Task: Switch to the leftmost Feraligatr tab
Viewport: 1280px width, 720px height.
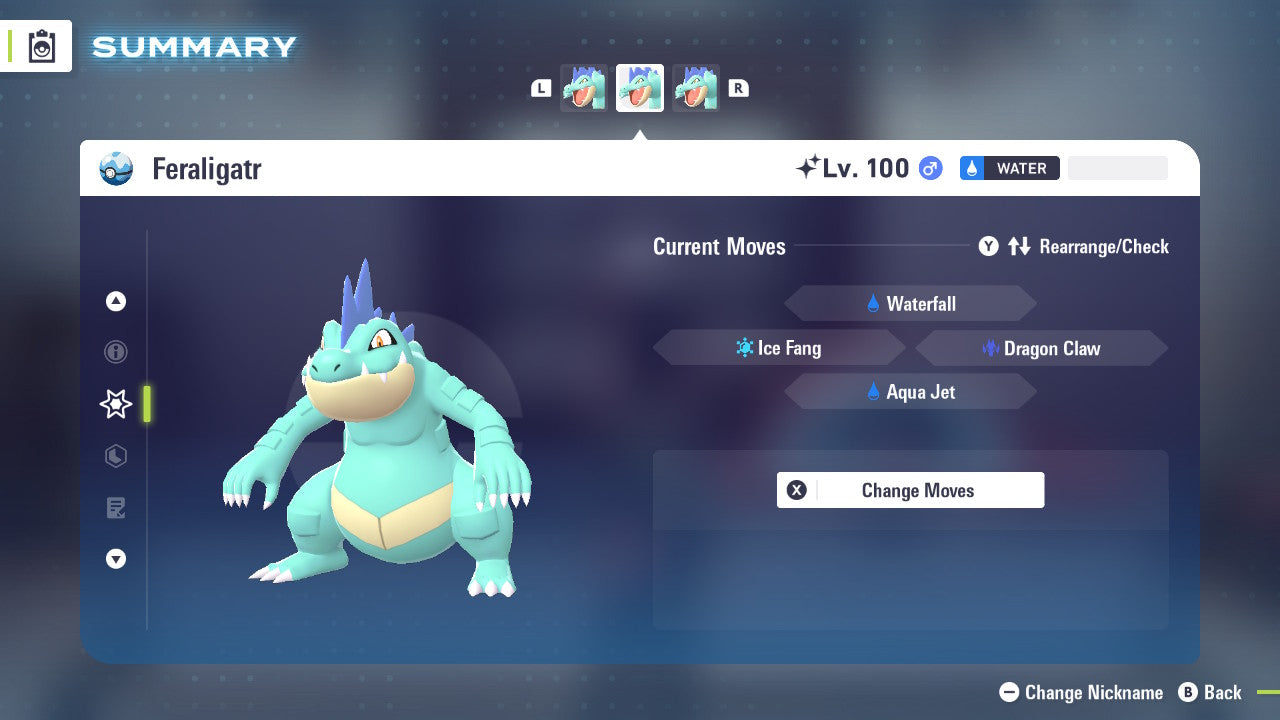Action: click(x=584, y=88)
